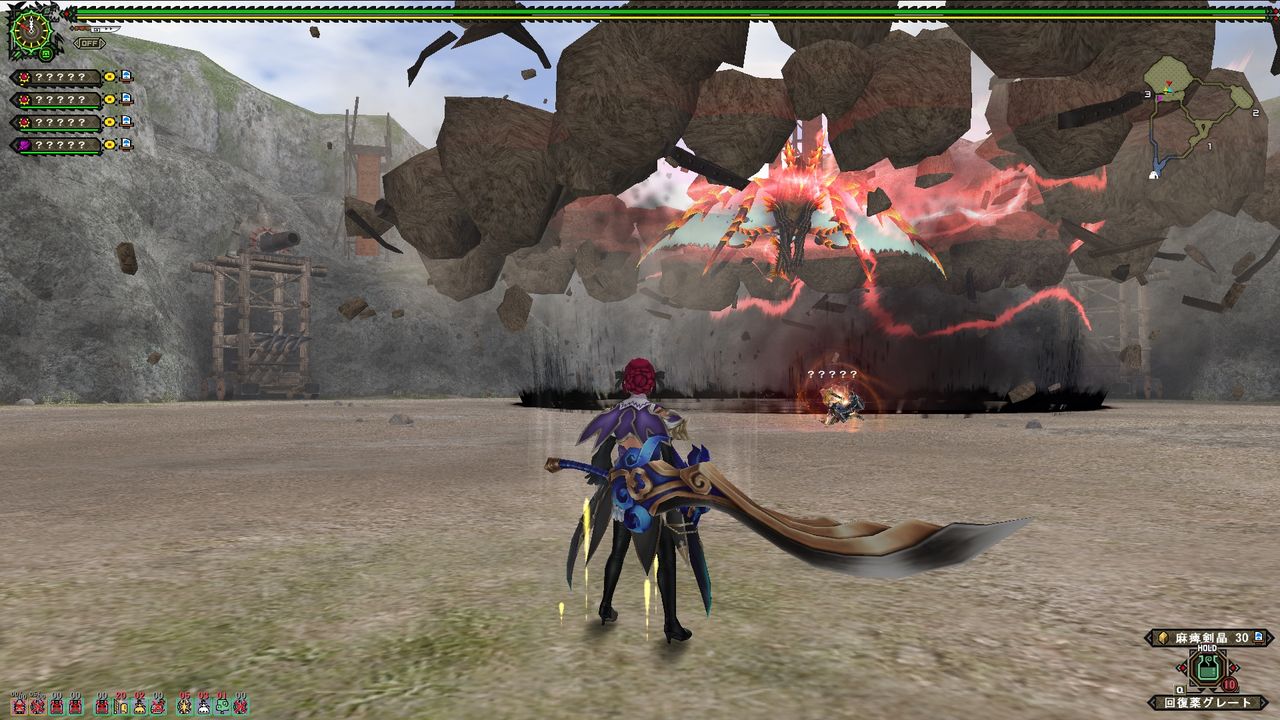Click the quest timer clock
Viewport: 1280px width, 720px height.
pos(29,28)
